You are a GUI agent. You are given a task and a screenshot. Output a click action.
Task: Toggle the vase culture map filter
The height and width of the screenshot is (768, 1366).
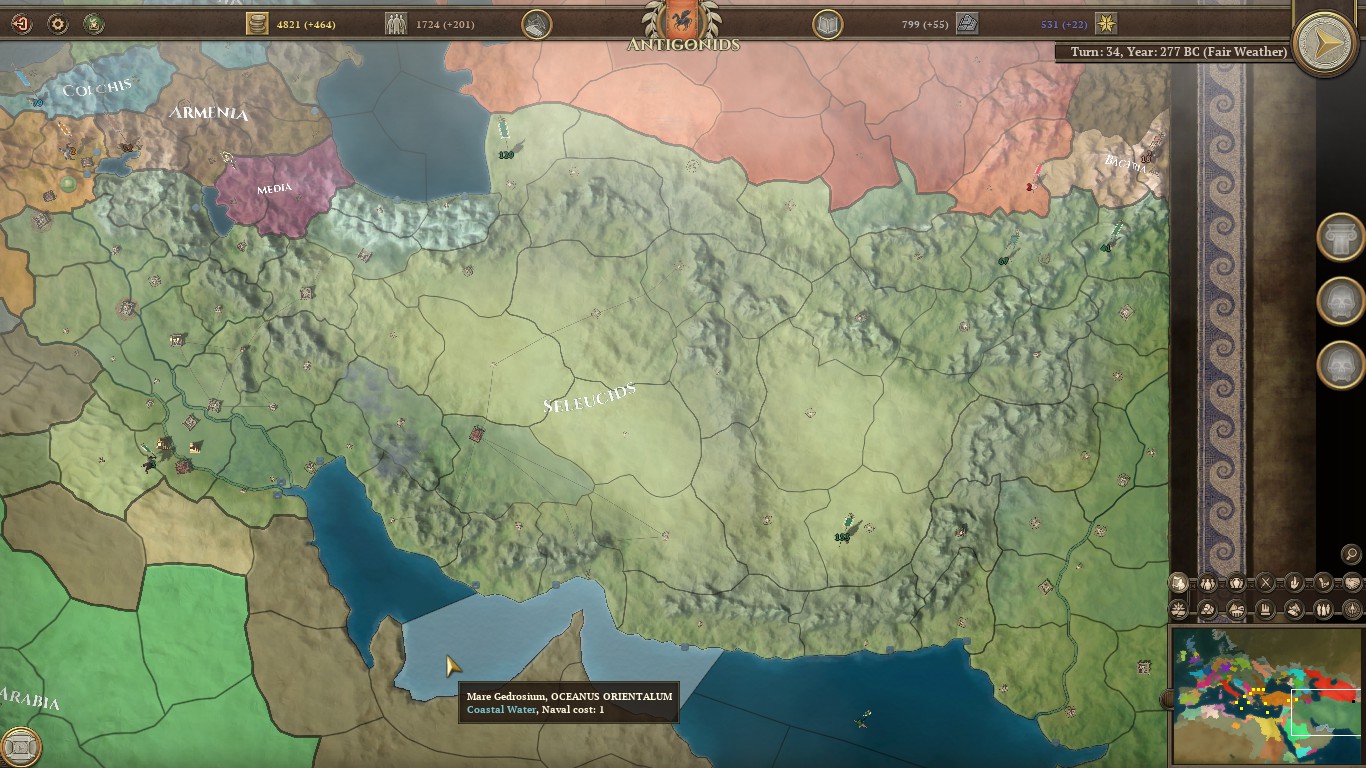coord(1236,582)
